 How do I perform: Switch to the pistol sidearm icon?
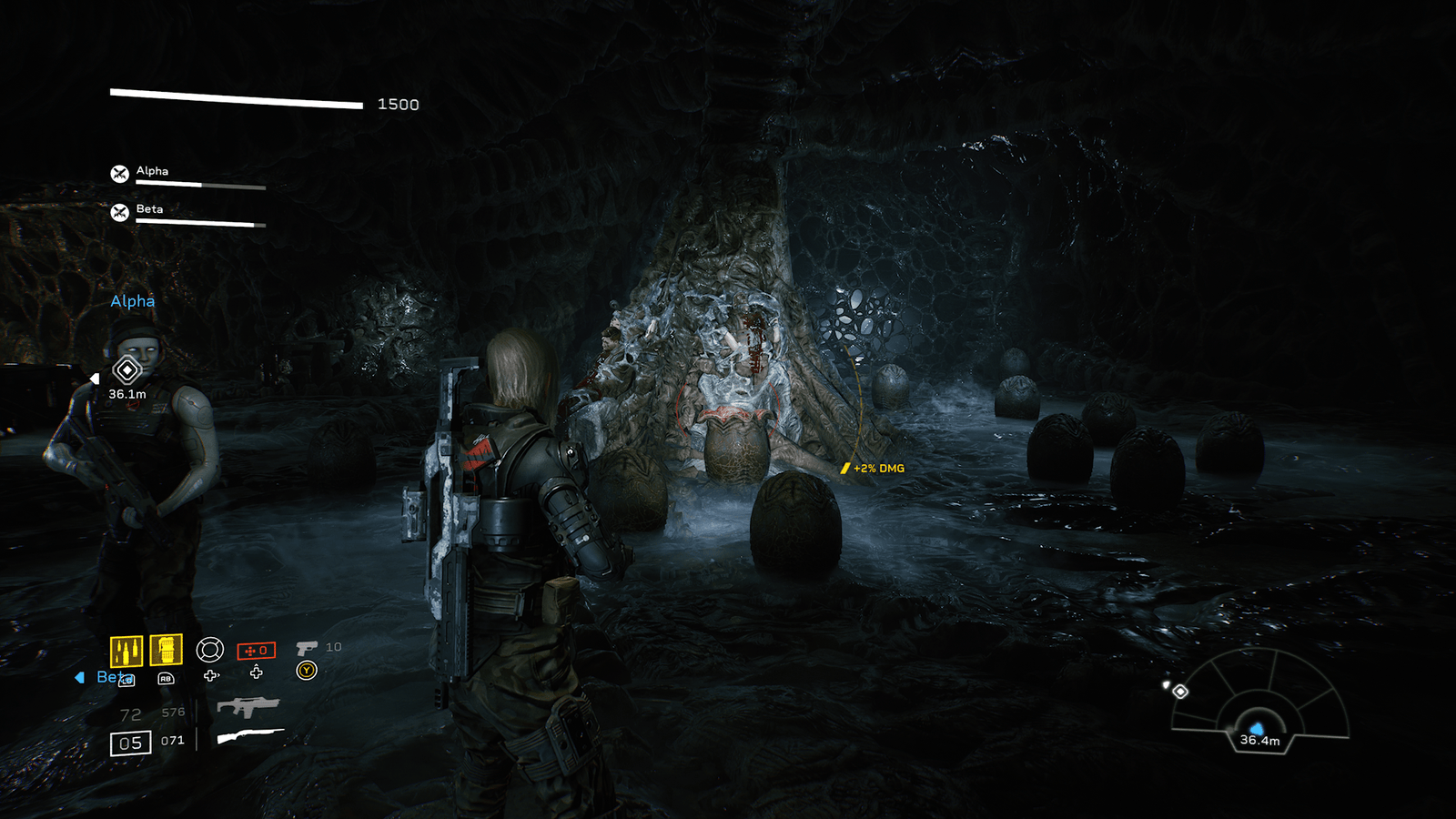click(307, 648)
